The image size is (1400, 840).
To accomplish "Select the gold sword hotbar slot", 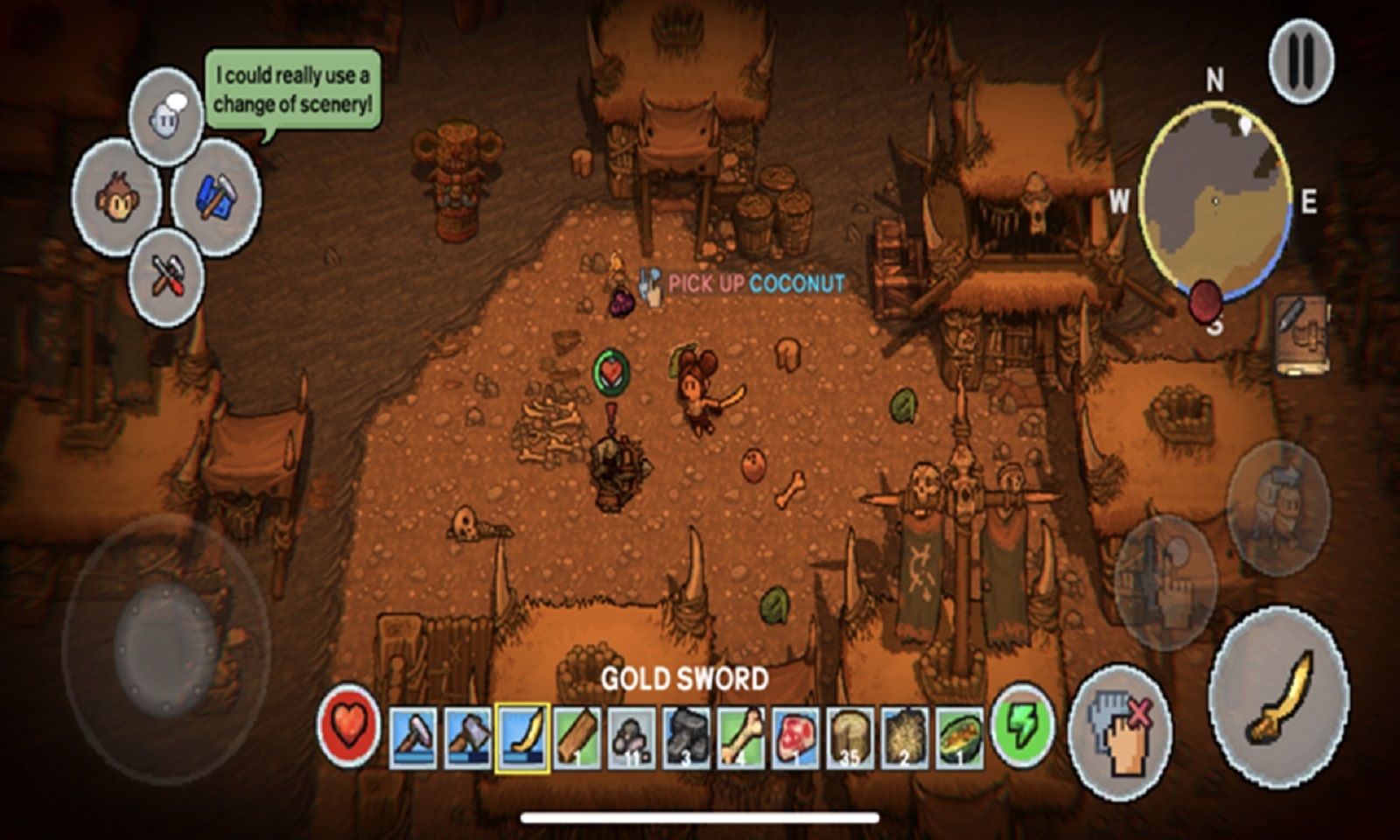I will [522, 738].
